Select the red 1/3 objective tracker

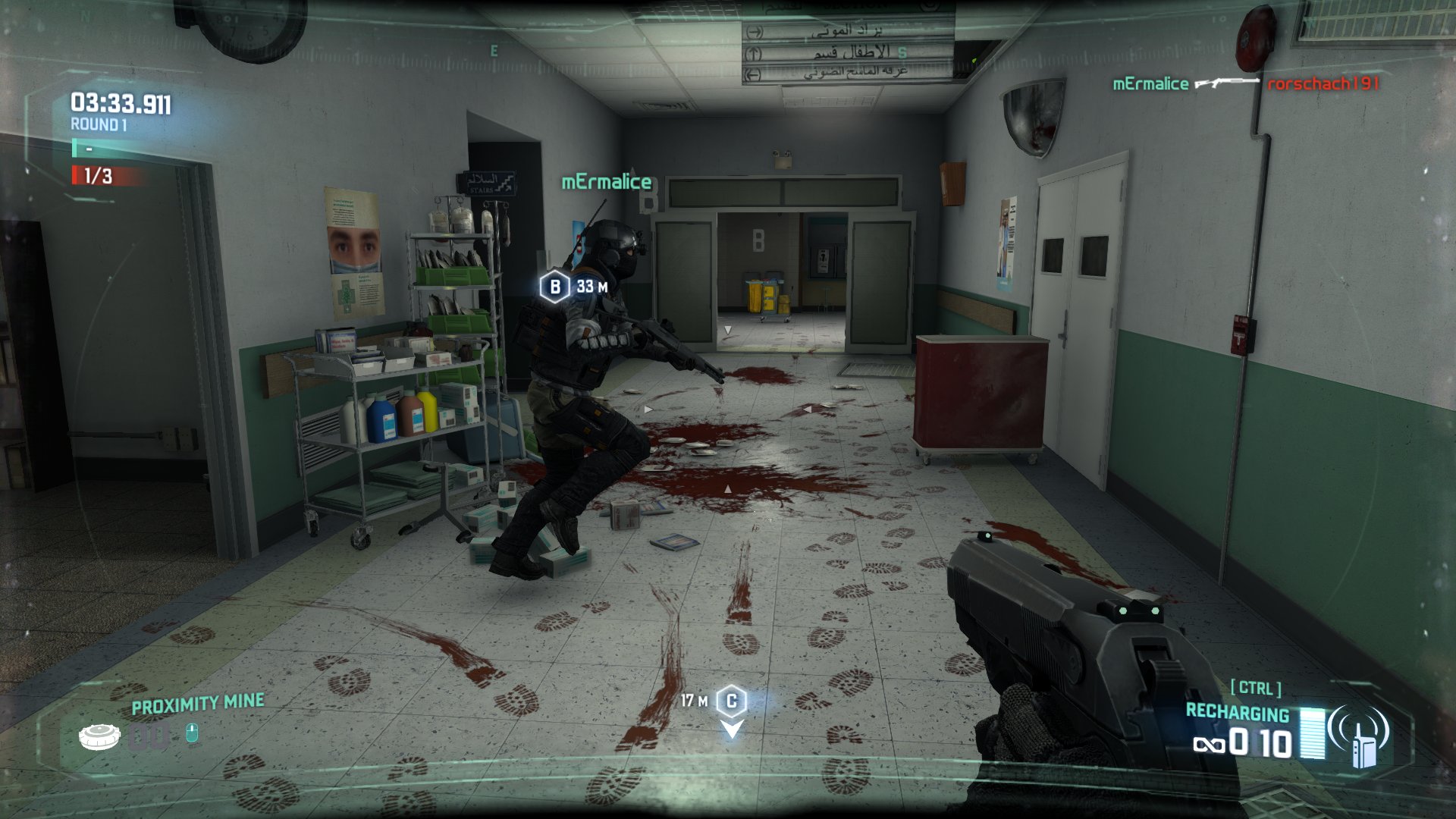coord(98,176)
